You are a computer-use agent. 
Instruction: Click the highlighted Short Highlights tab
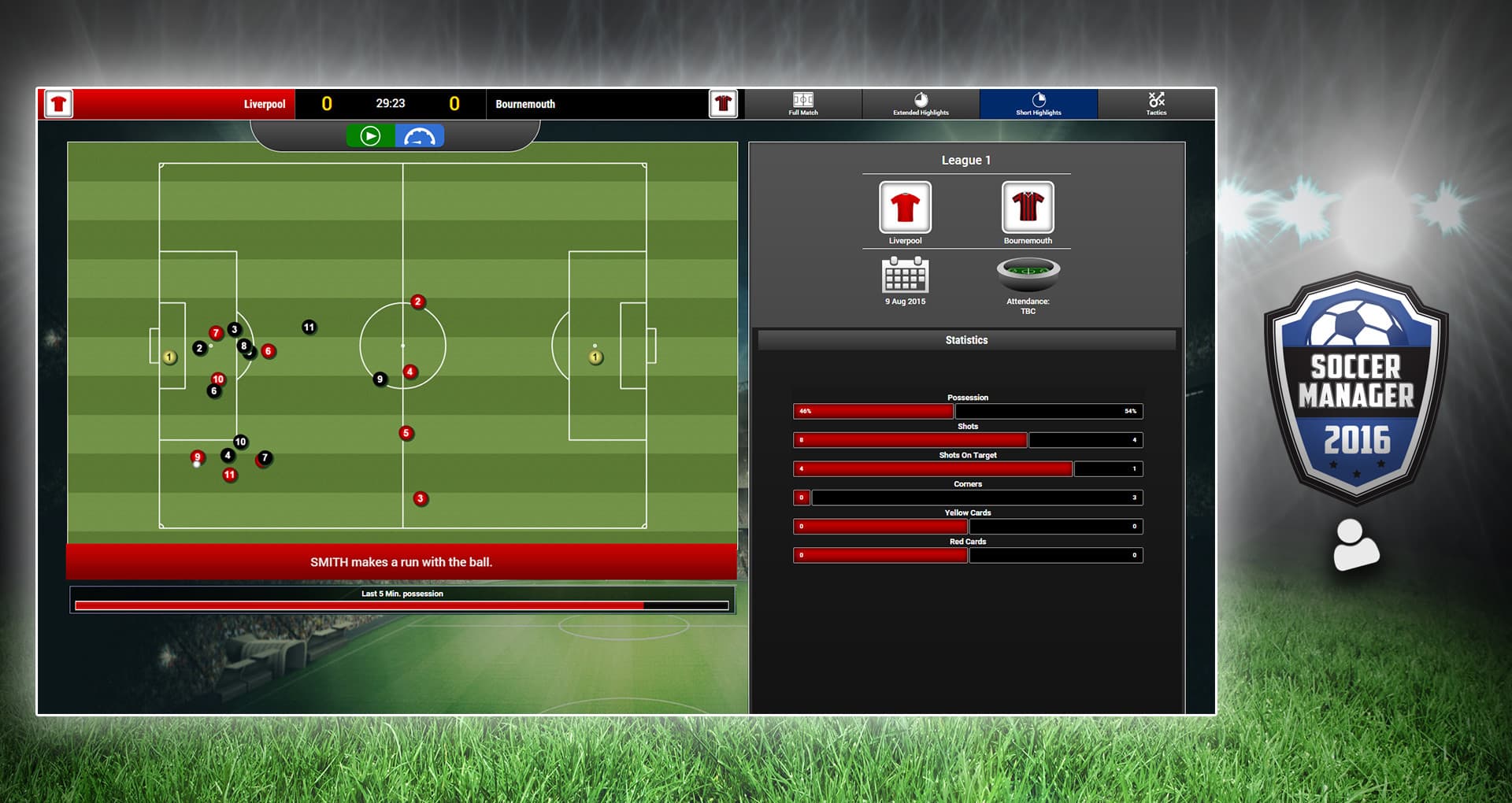coord(1038,104)
